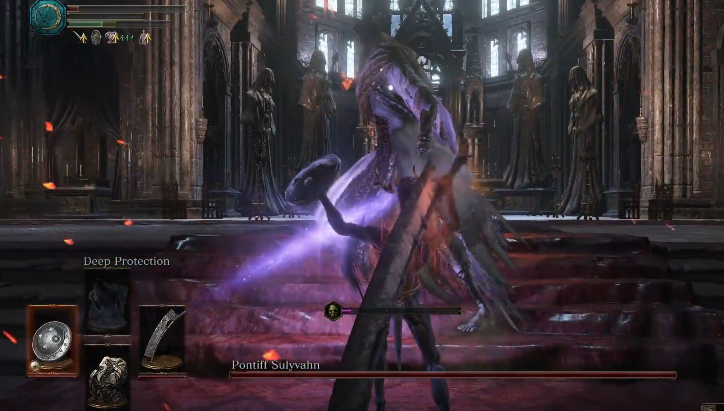Select the round shield slot
The image size is (724, 411).
click(x=52, y=340)
